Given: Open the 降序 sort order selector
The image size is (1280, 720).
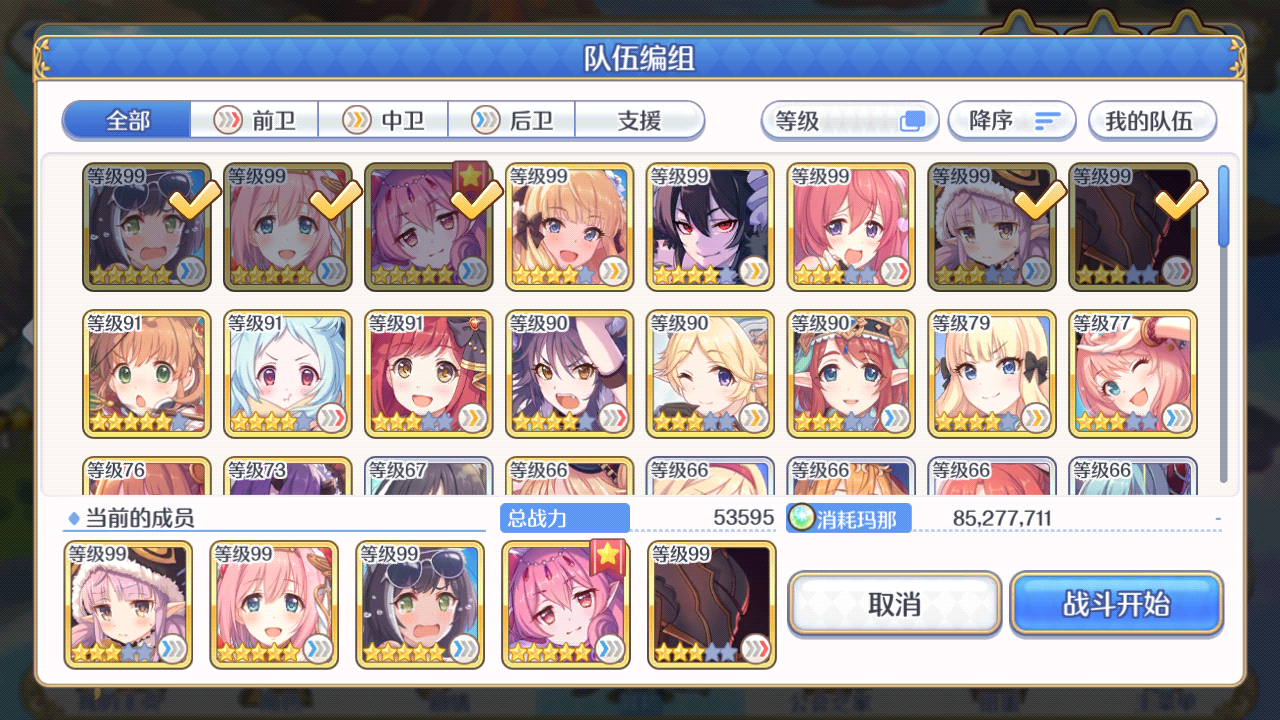Looking at the screenshot, I should (1011, 120).
